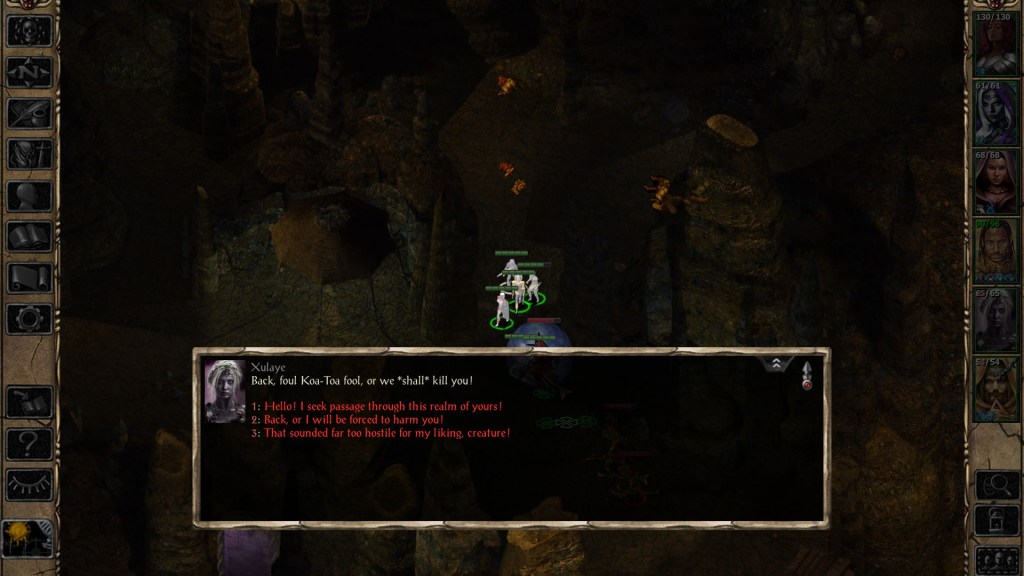Pick reply "That sounded far too hostile"
Image resolution: width=1024 pixels, height=576 pixels.
[x=387, y=433]
